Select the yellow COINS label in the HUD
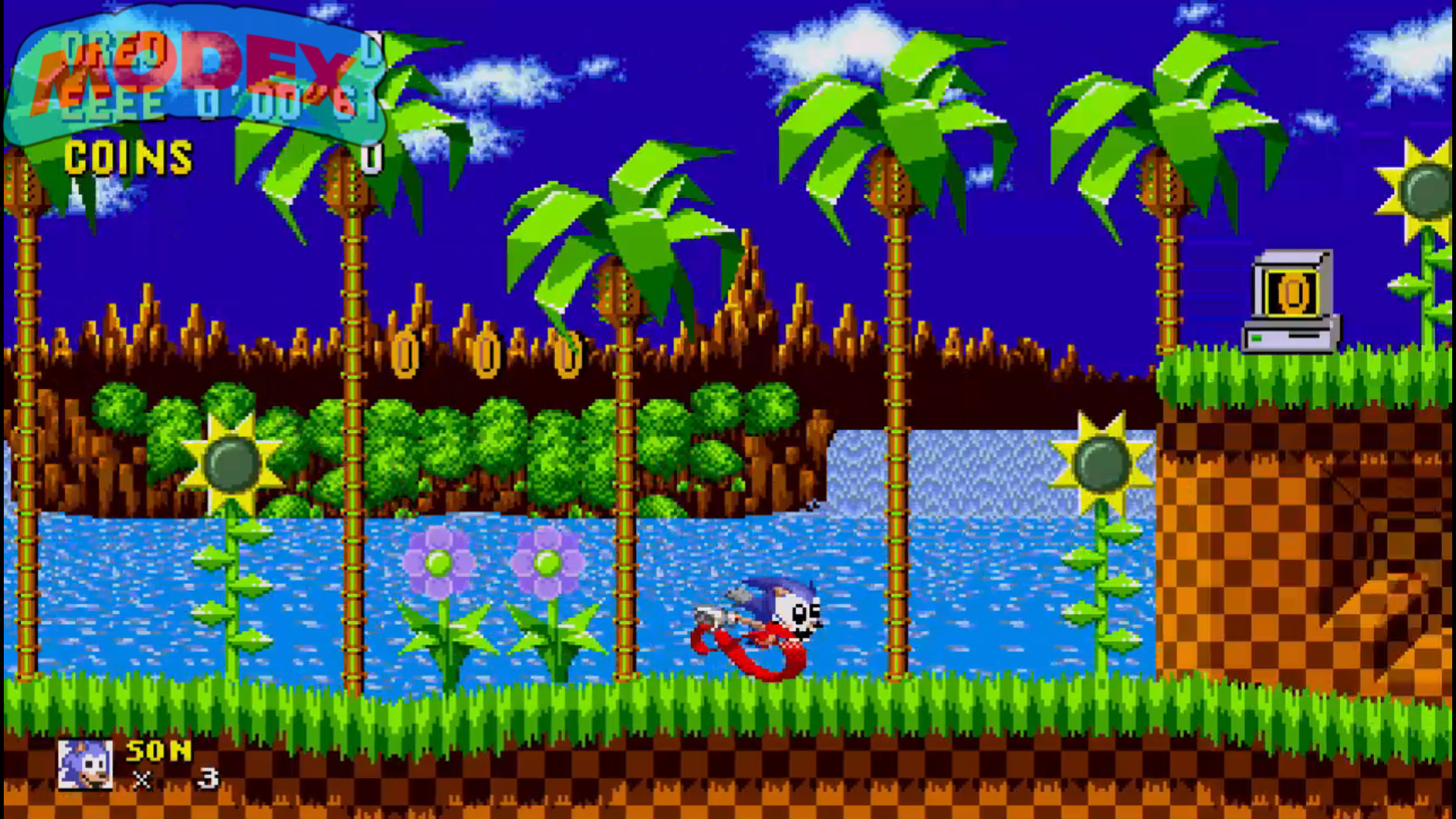The width and height of the screenshot is (1456, 819). tap(127, 157)
